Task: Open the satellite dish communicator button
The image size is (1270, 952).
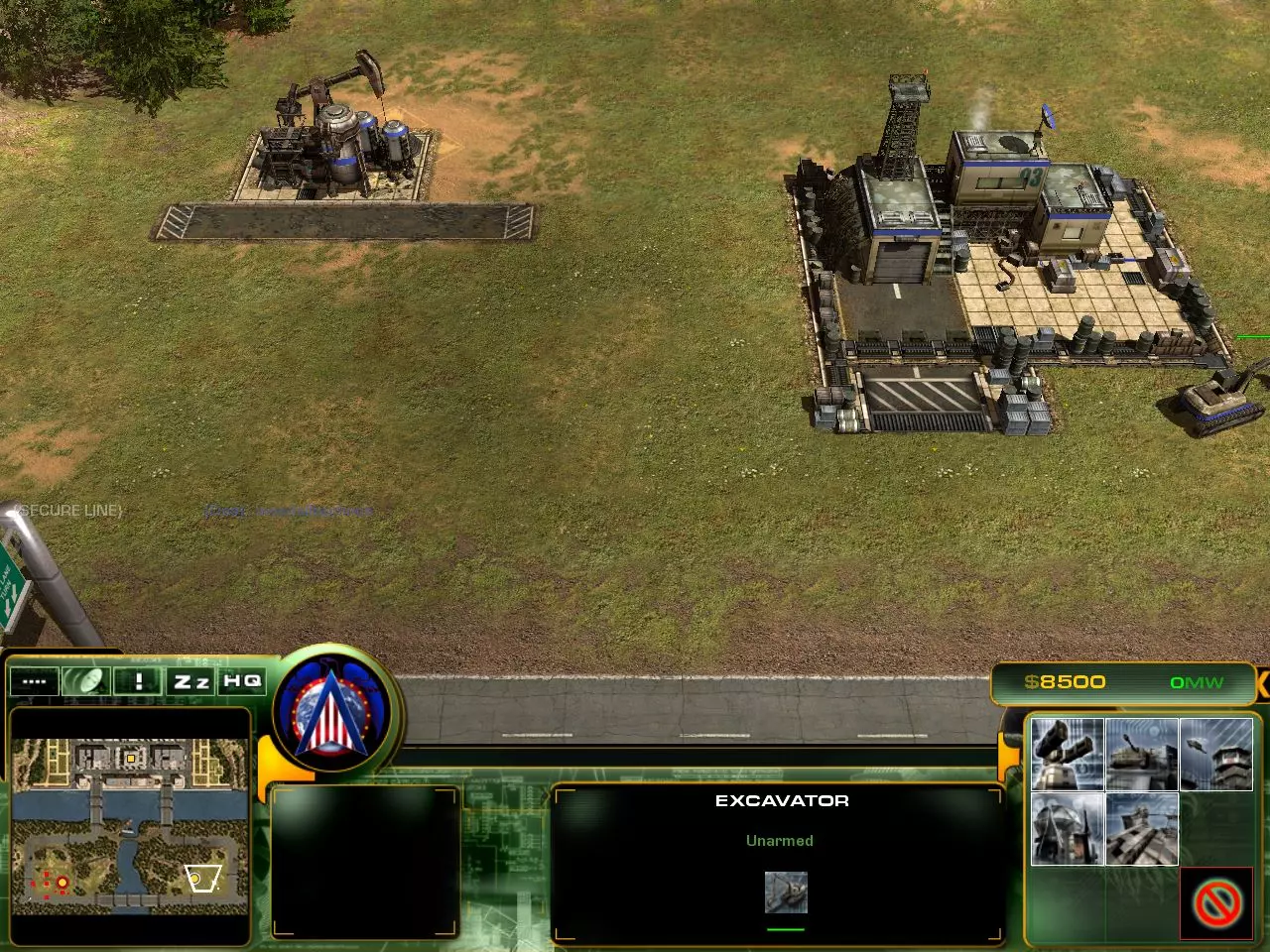Action: pyautogui.click(x=86, y=681)
